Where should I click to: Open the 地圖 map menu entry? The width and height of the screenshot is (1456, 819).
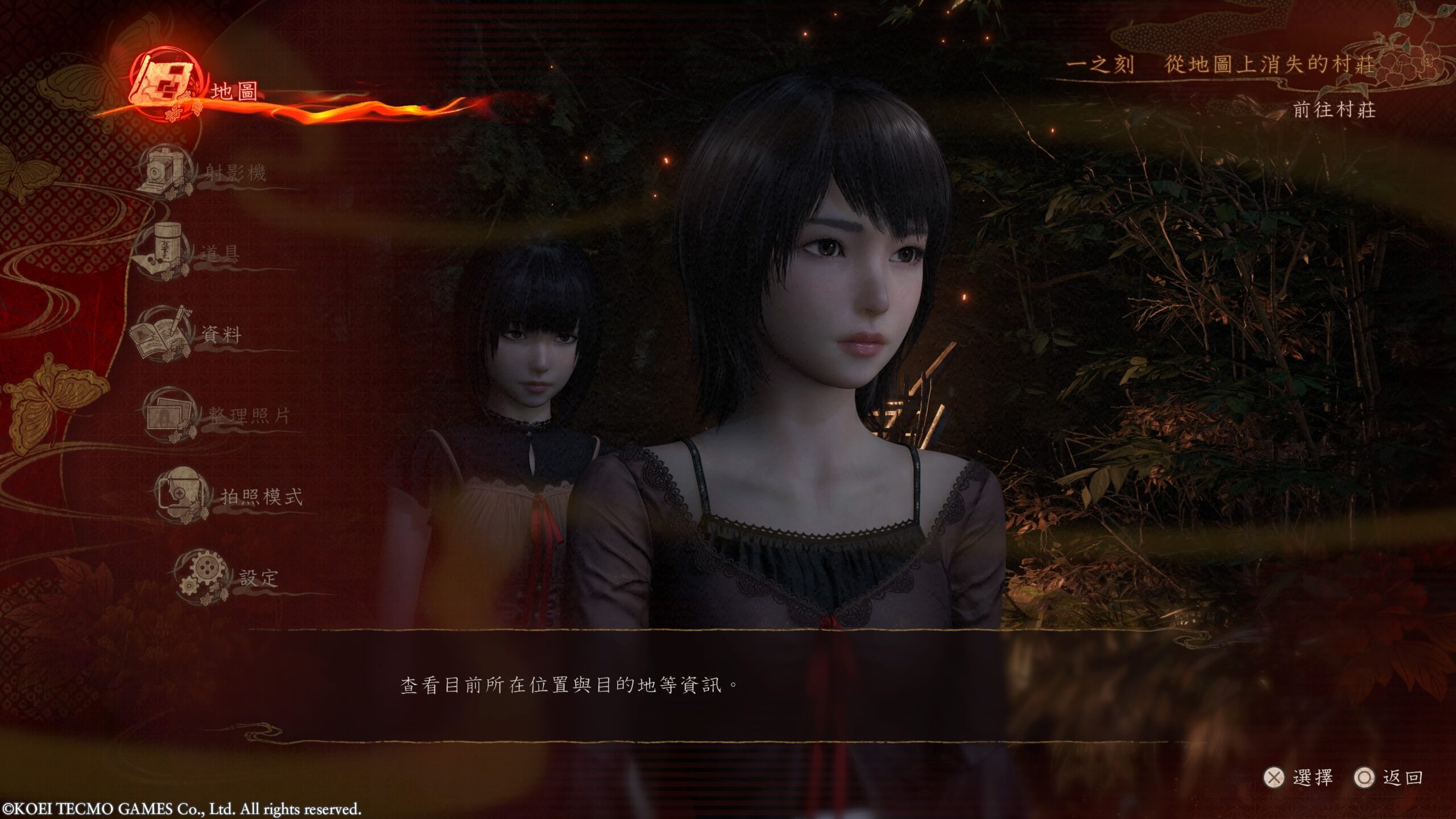click(x=233, y=91)
